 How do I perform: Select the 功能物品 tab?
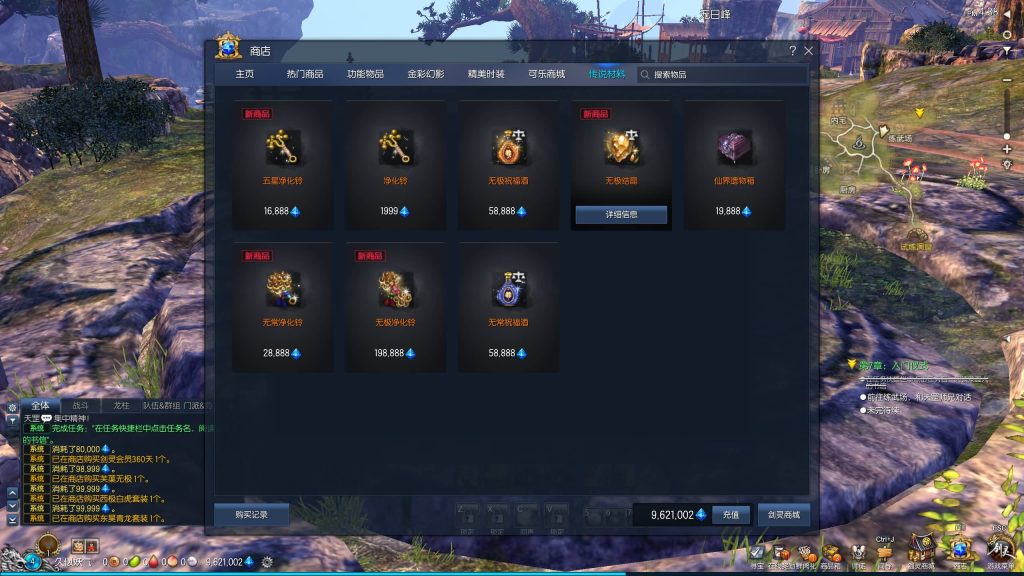(365, 74)
